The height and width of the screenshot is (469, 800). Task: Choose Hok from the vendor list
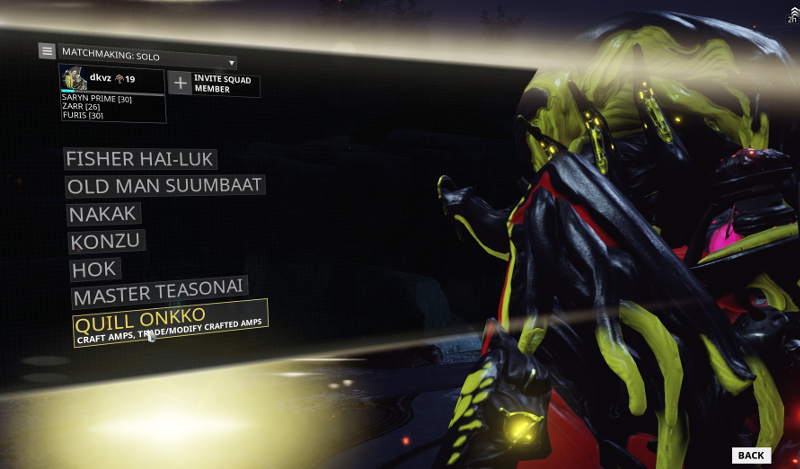pyautogui.click(x=95, y=268)
